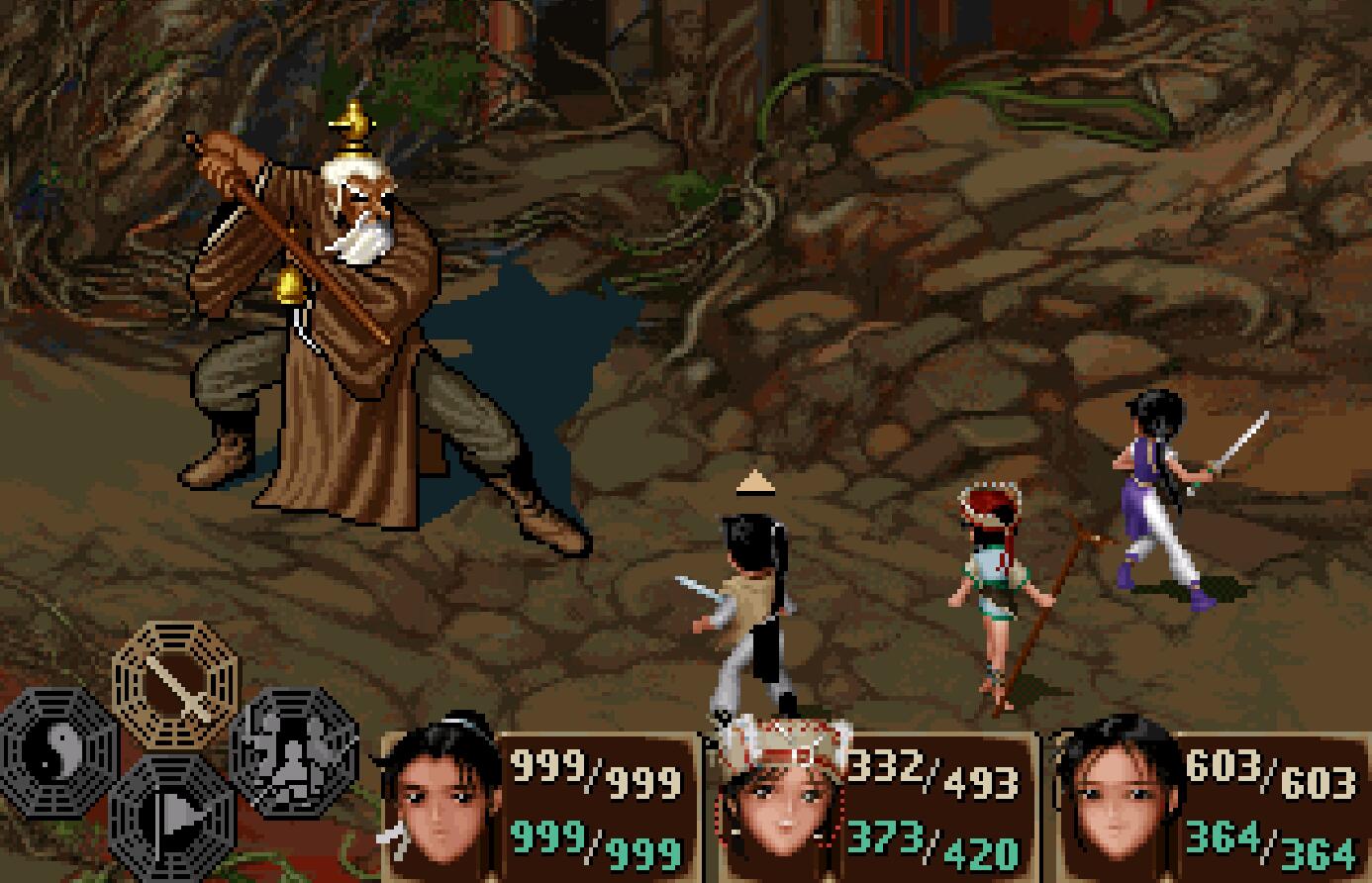Screen dimensions: 1372x883
Task: Select the 603/603 swordswoman portrait
Action: [x=1117, y=807]
